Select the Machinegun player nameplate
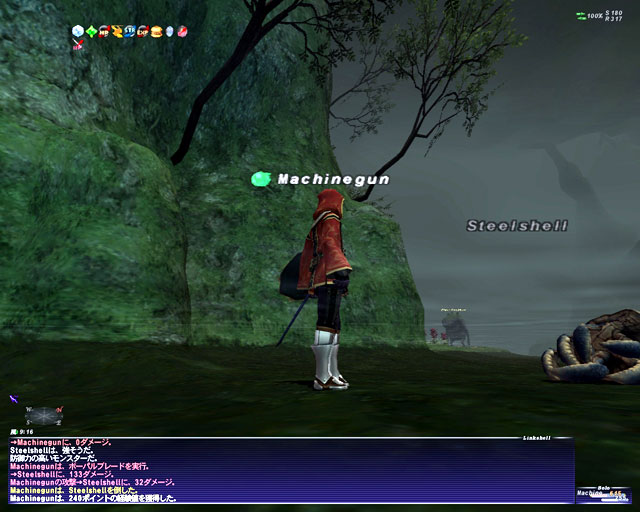Viewport: 640px width, 512px height. (333, 179)
